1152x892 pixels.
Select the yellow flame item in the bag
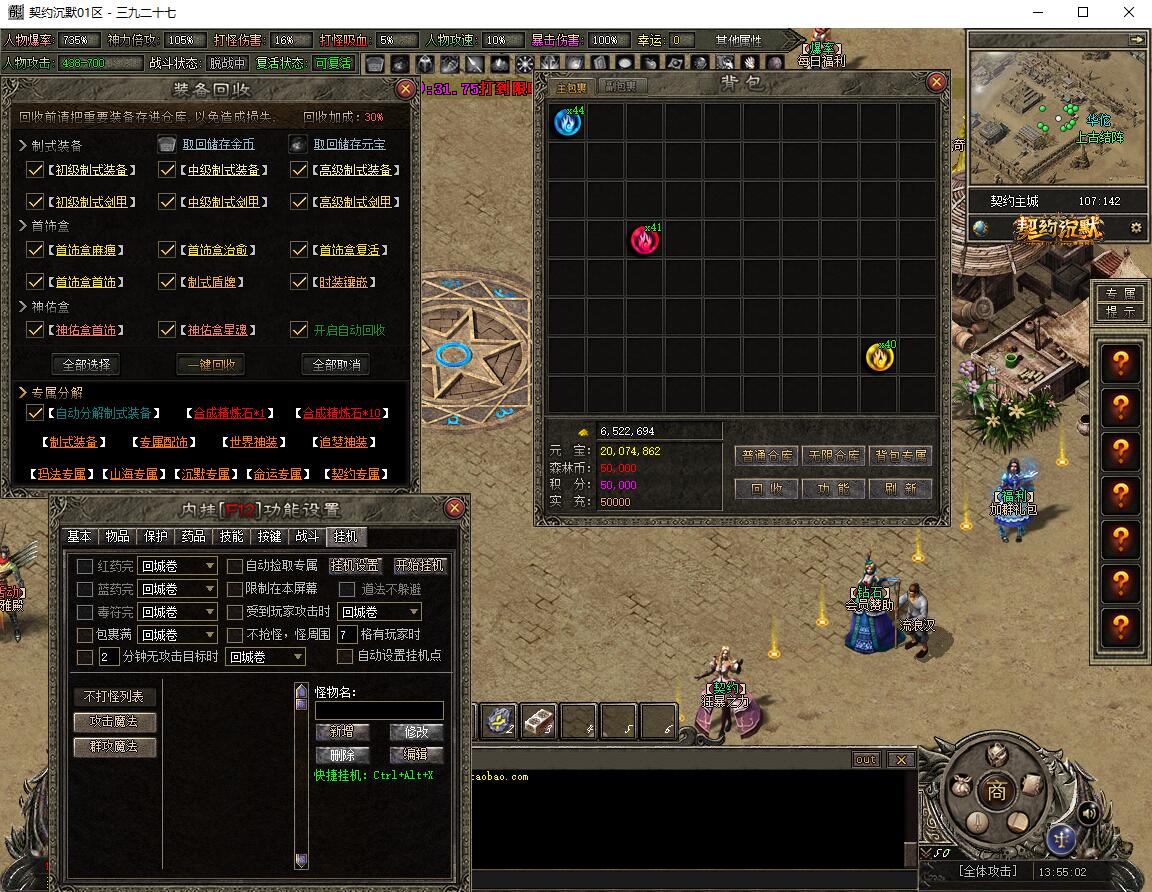tap(879, 356)
